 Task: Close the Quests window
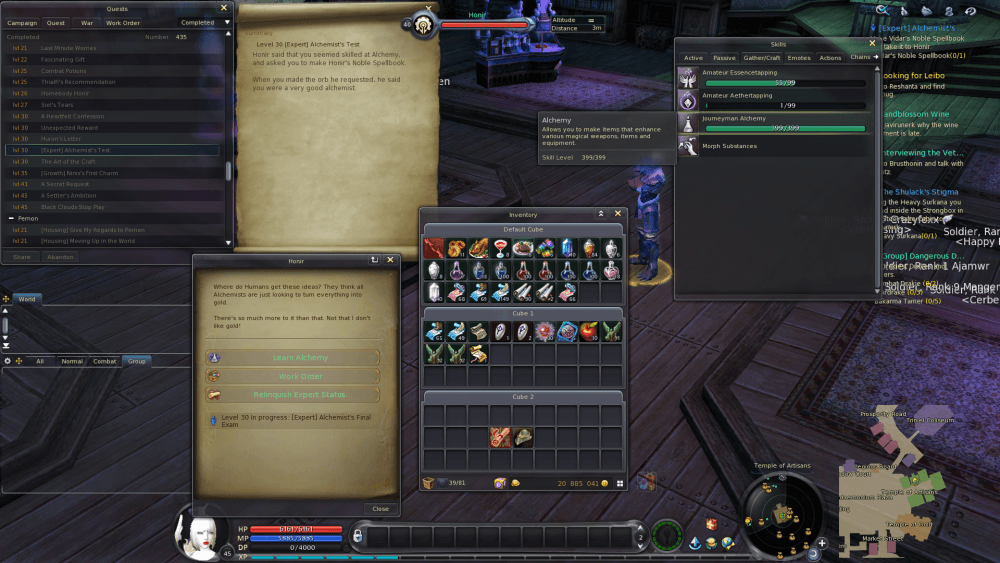tap(223, 8)
